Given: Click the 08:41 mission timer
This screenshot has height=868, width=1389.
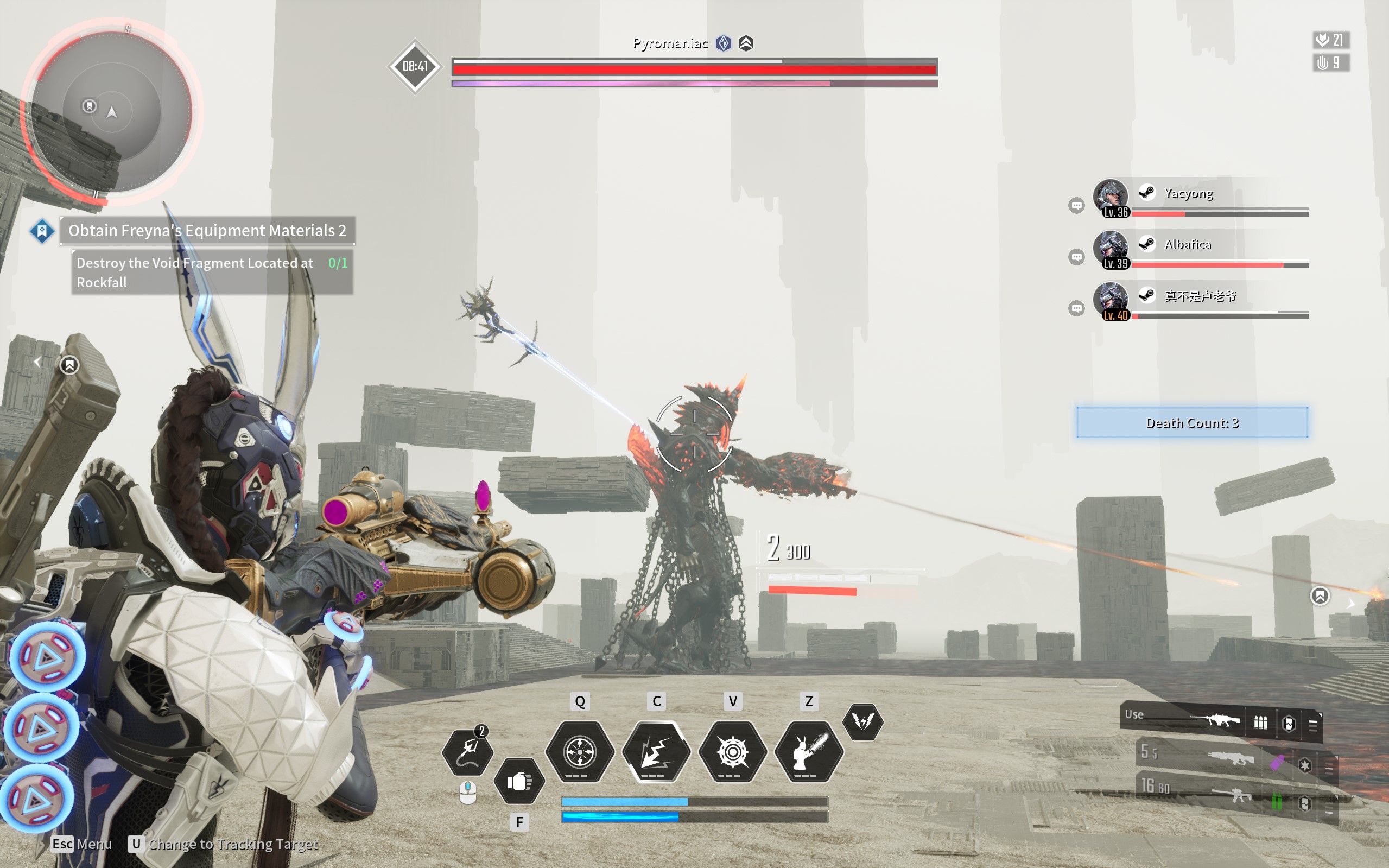Looking at the screenshot, I should 416,66.
